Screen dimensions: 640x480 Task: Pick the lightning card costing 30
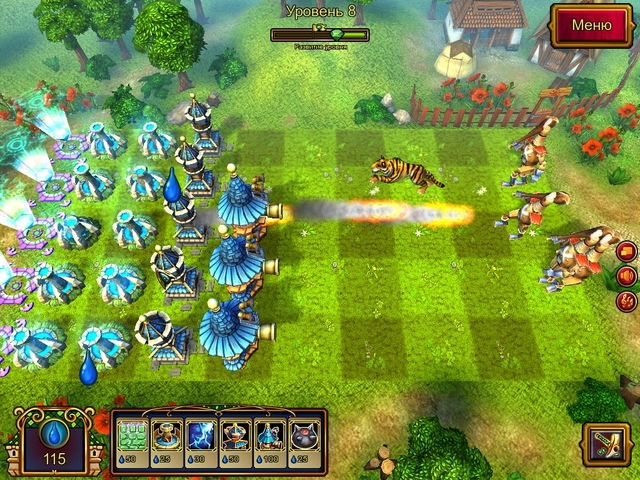tap(201, 436)
